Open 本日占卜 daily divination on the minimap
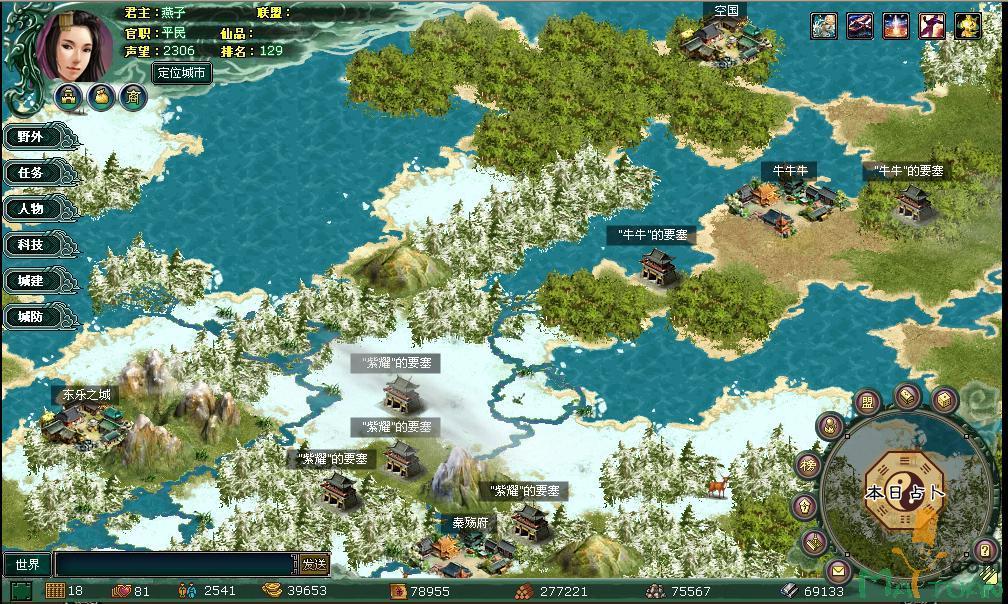The width and height of the screenshot is (1008, 604). click(x=904, y=492)
